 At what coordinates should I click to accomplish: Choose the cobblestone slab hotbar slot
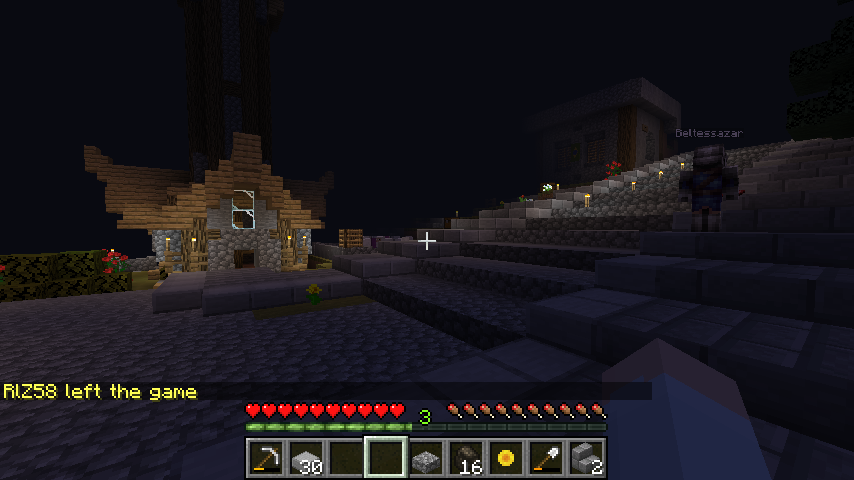coord(425,458)
